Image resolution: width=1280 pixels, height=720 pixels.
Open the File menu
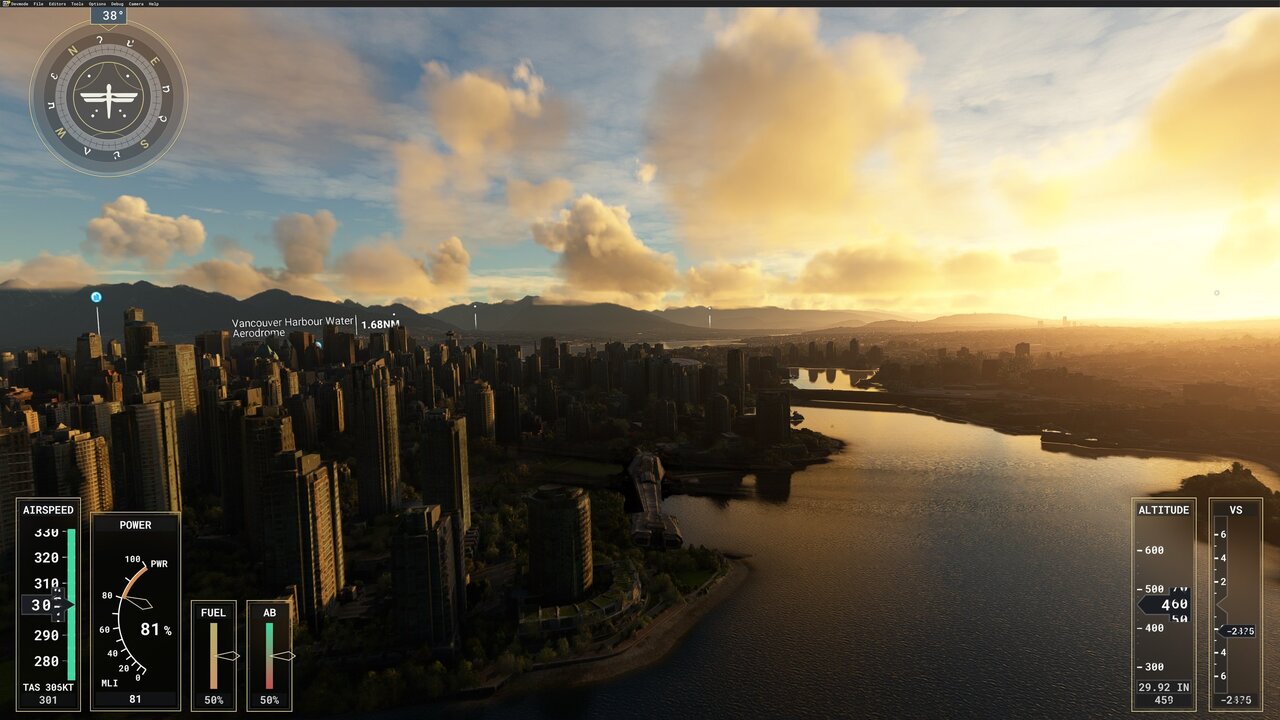click(x=38, y=4)
